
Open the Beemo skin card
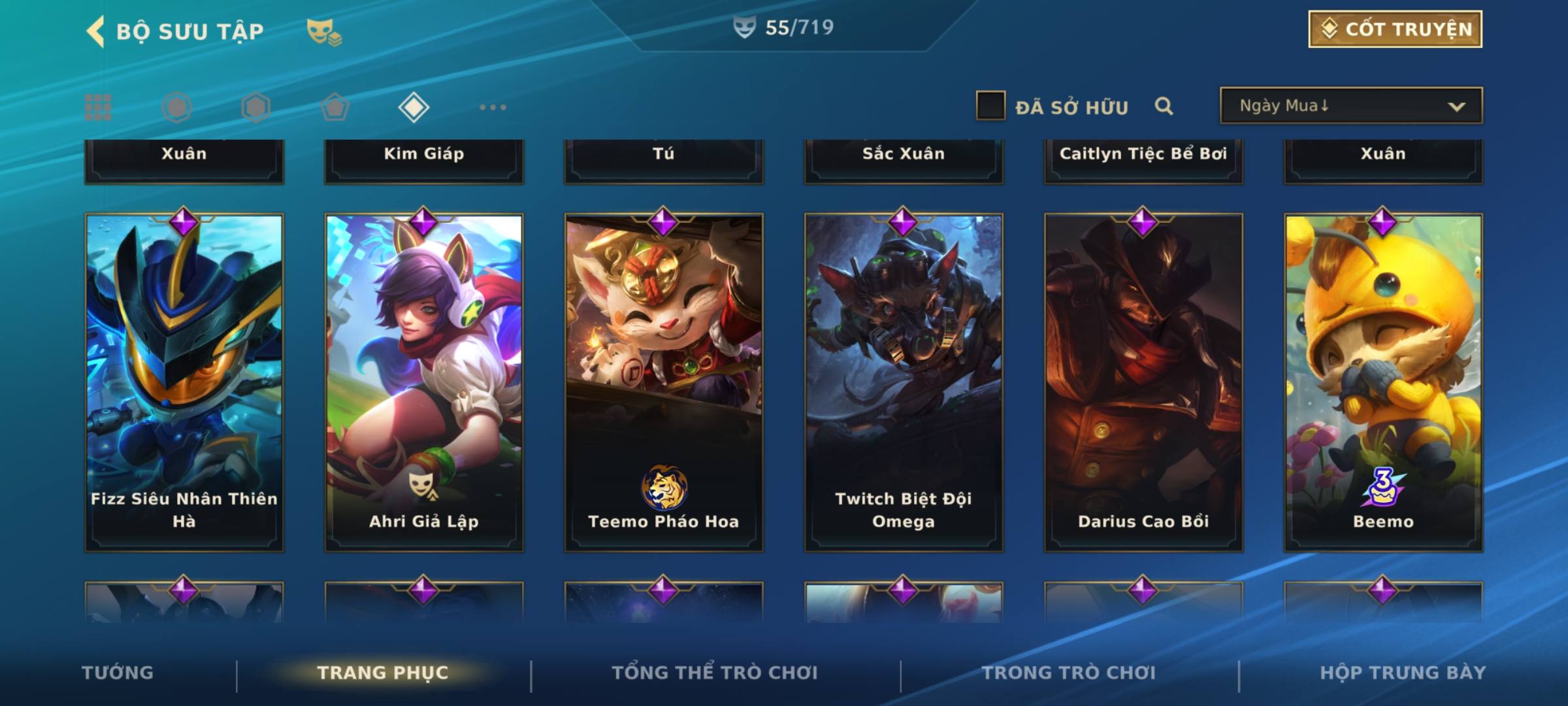click(1383, 382)
